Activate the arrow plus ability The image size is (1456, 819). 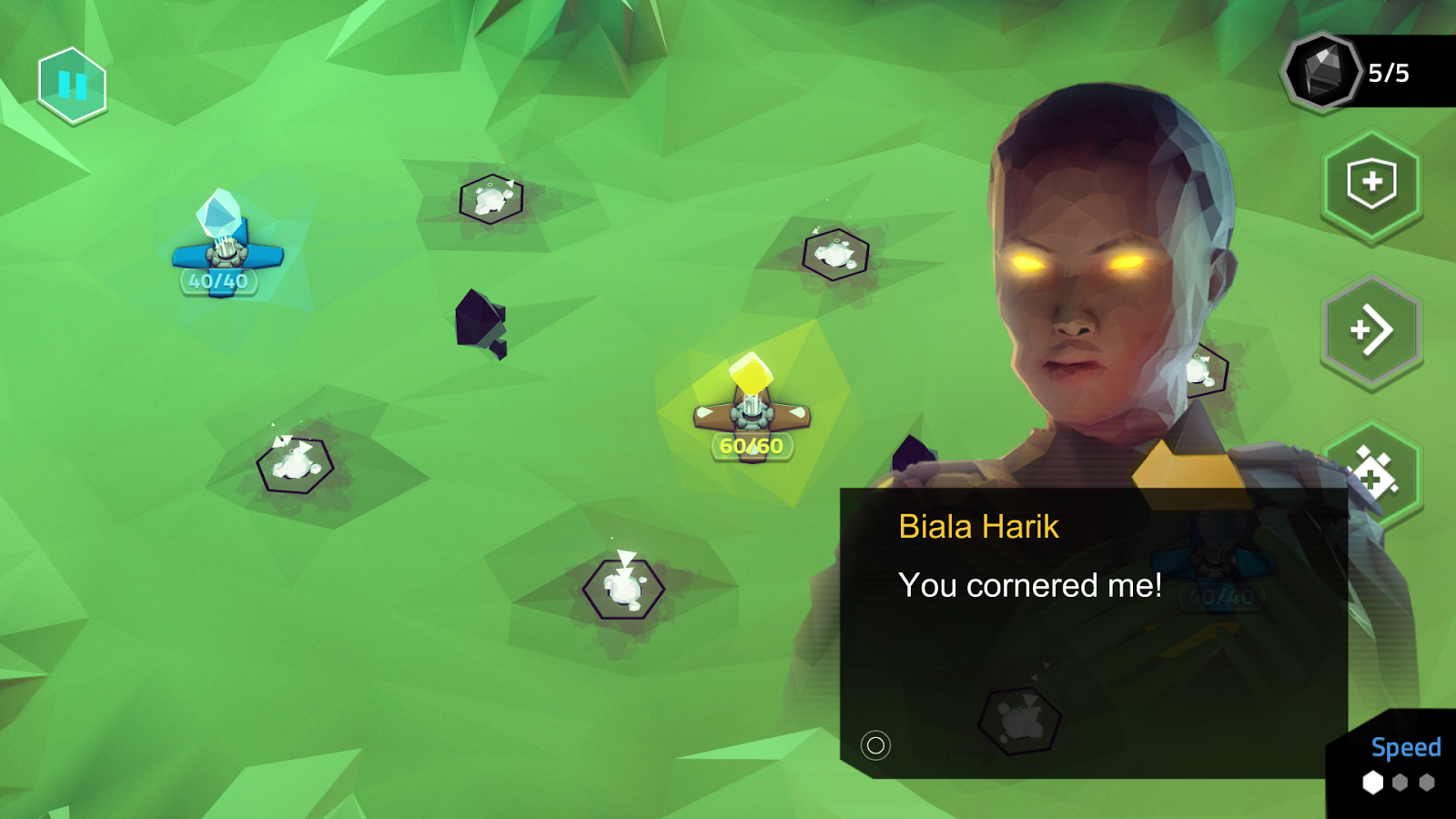coord(1371,330)
